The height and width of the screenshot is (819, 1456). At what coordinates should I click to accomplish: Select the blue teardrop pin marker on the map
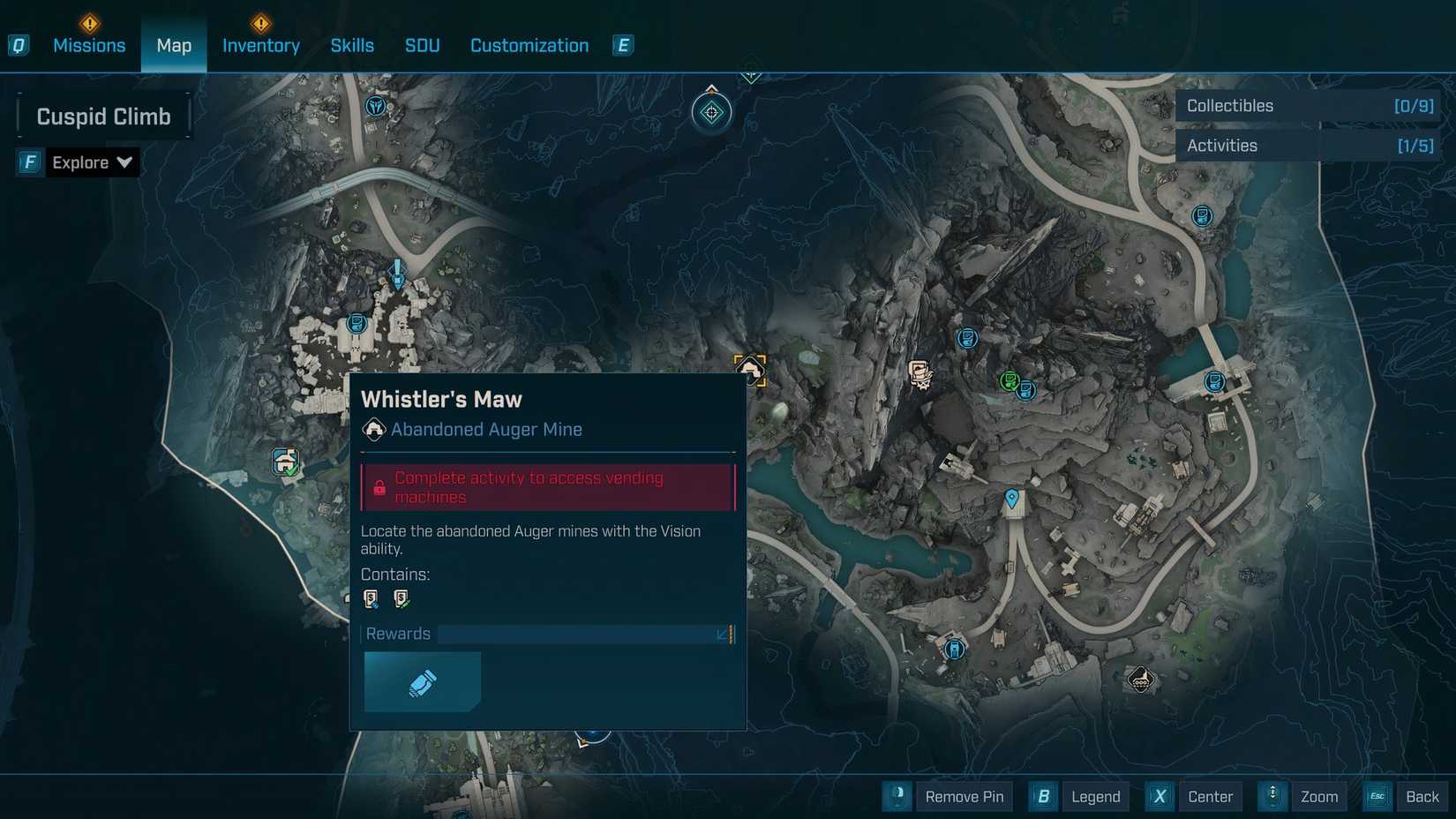[1011, 499]
